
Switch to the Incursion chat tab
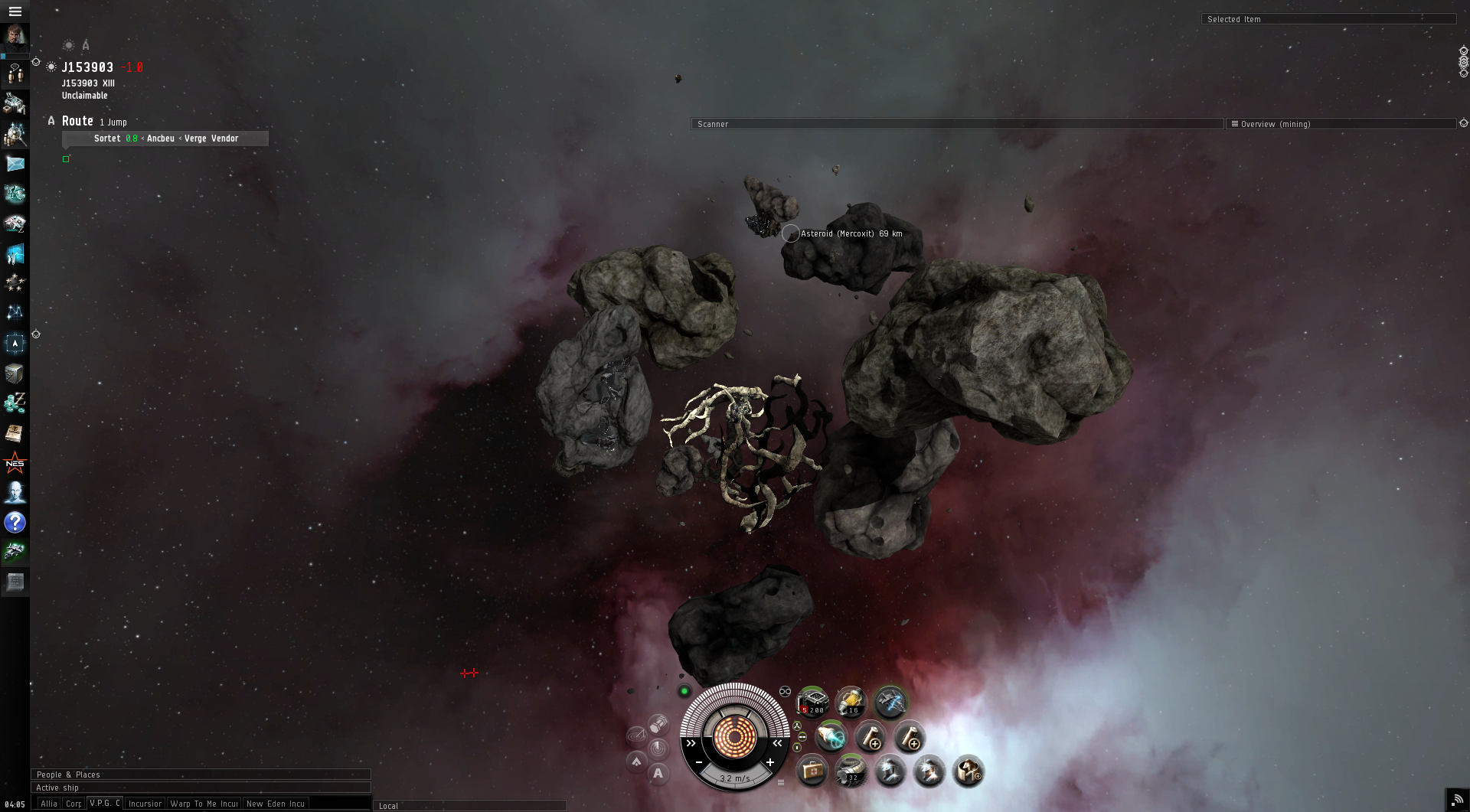[145, 804]
